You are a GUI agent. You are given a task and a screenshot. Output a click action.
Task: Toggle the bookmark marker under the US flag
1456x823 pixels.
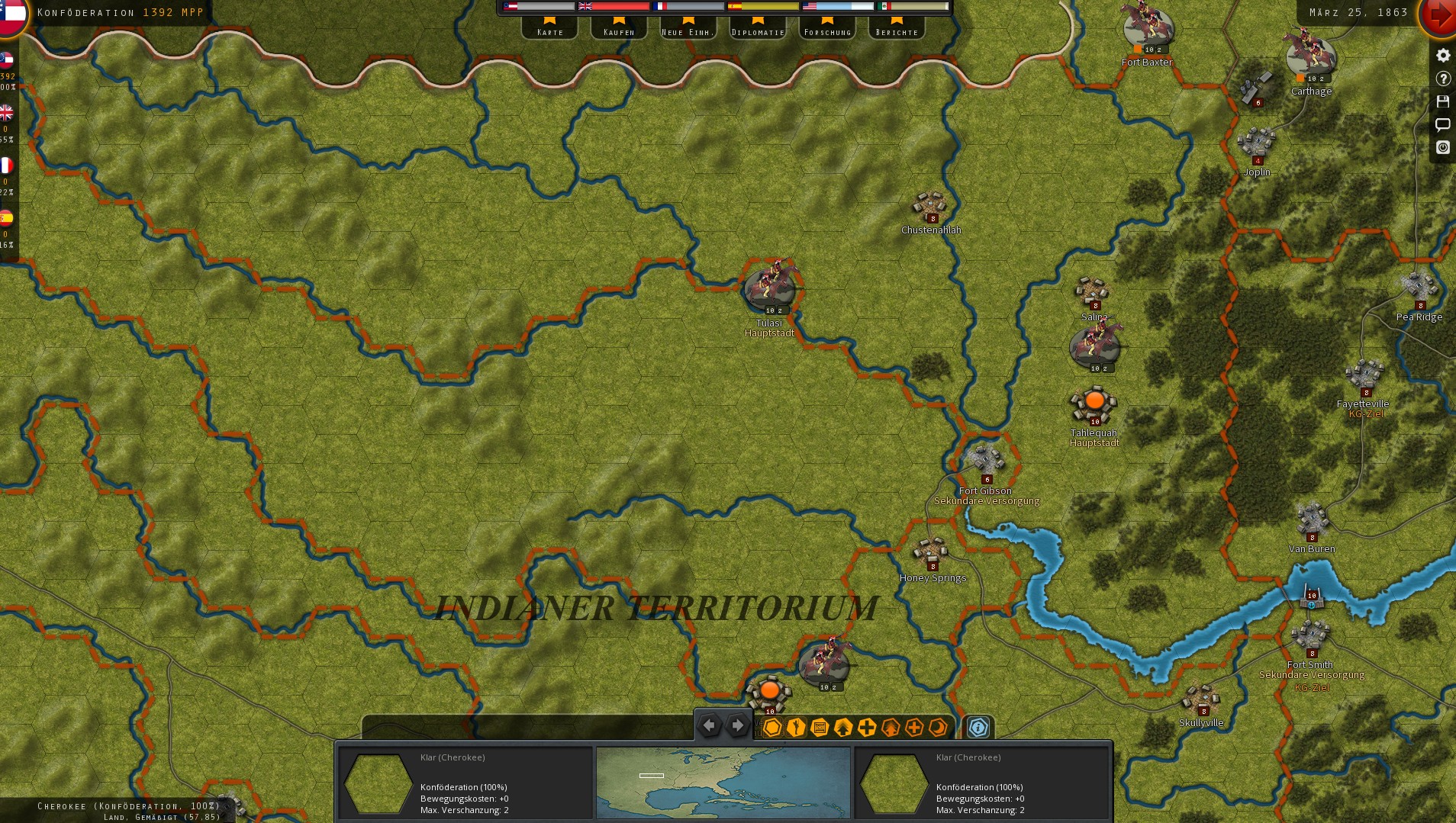tap(829, 21)
